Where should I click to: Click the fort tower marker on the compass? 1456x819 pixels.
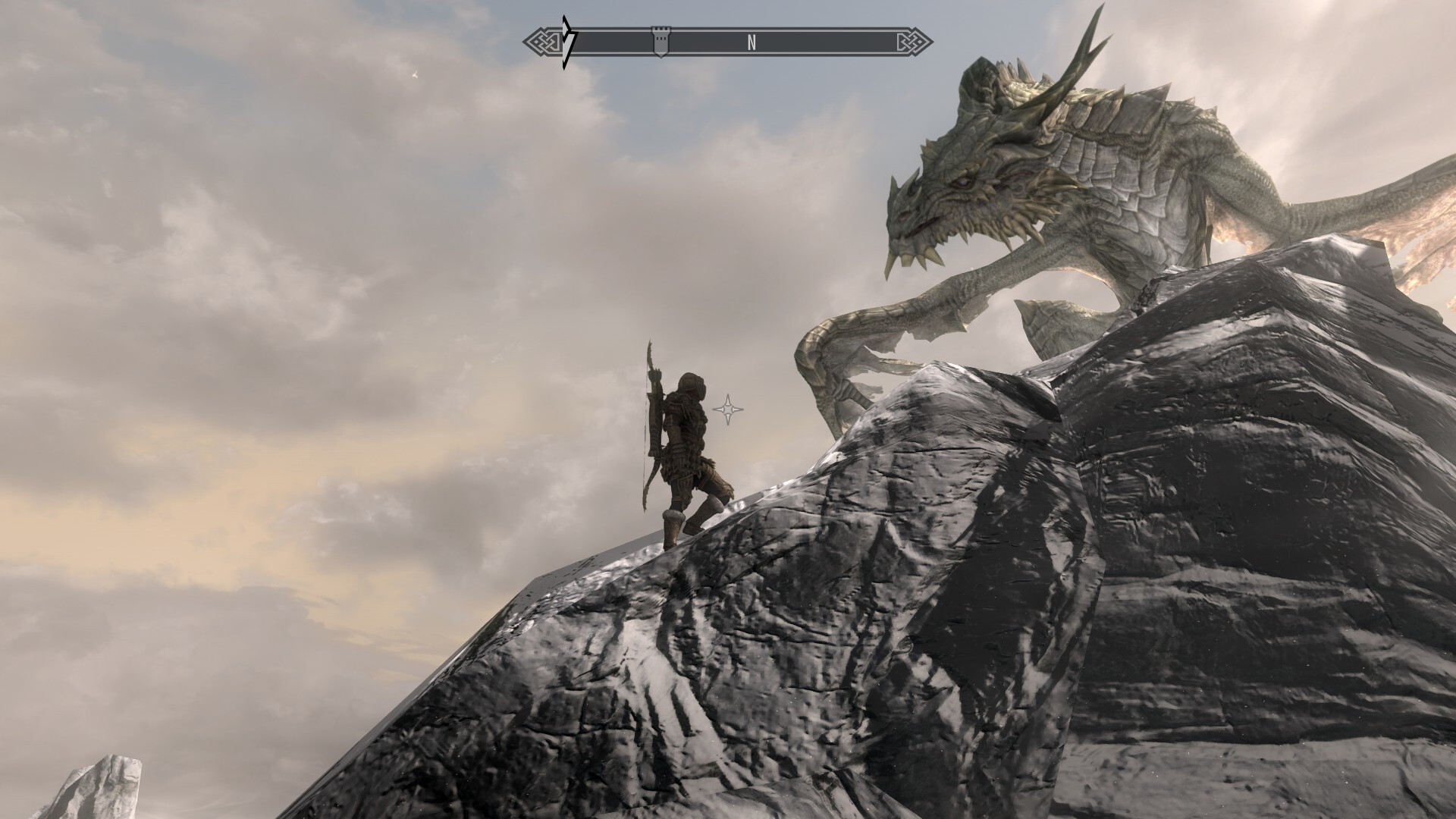coord(661,42)
